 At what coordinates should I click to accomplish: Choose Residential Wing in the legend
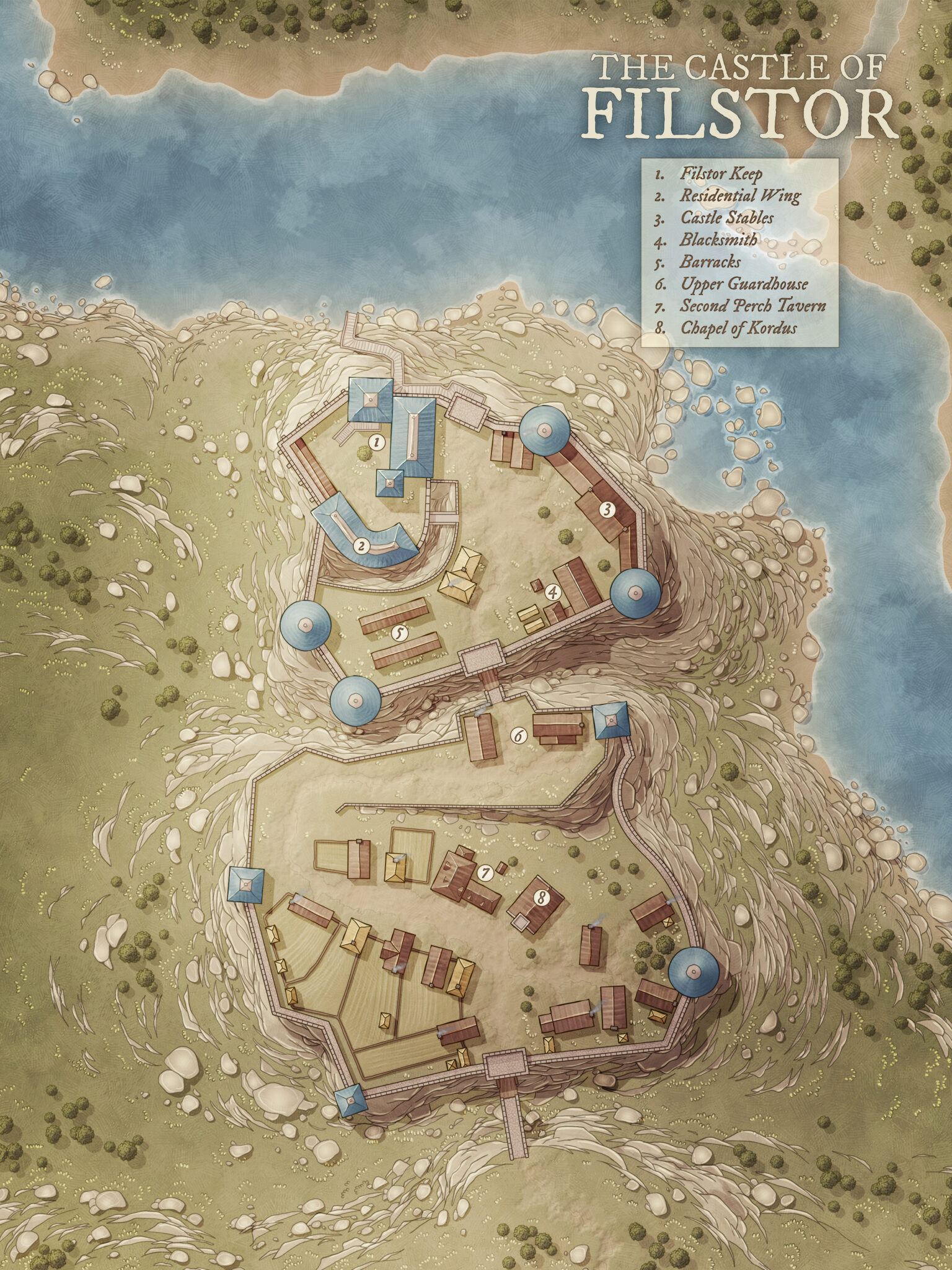point(740,196)
